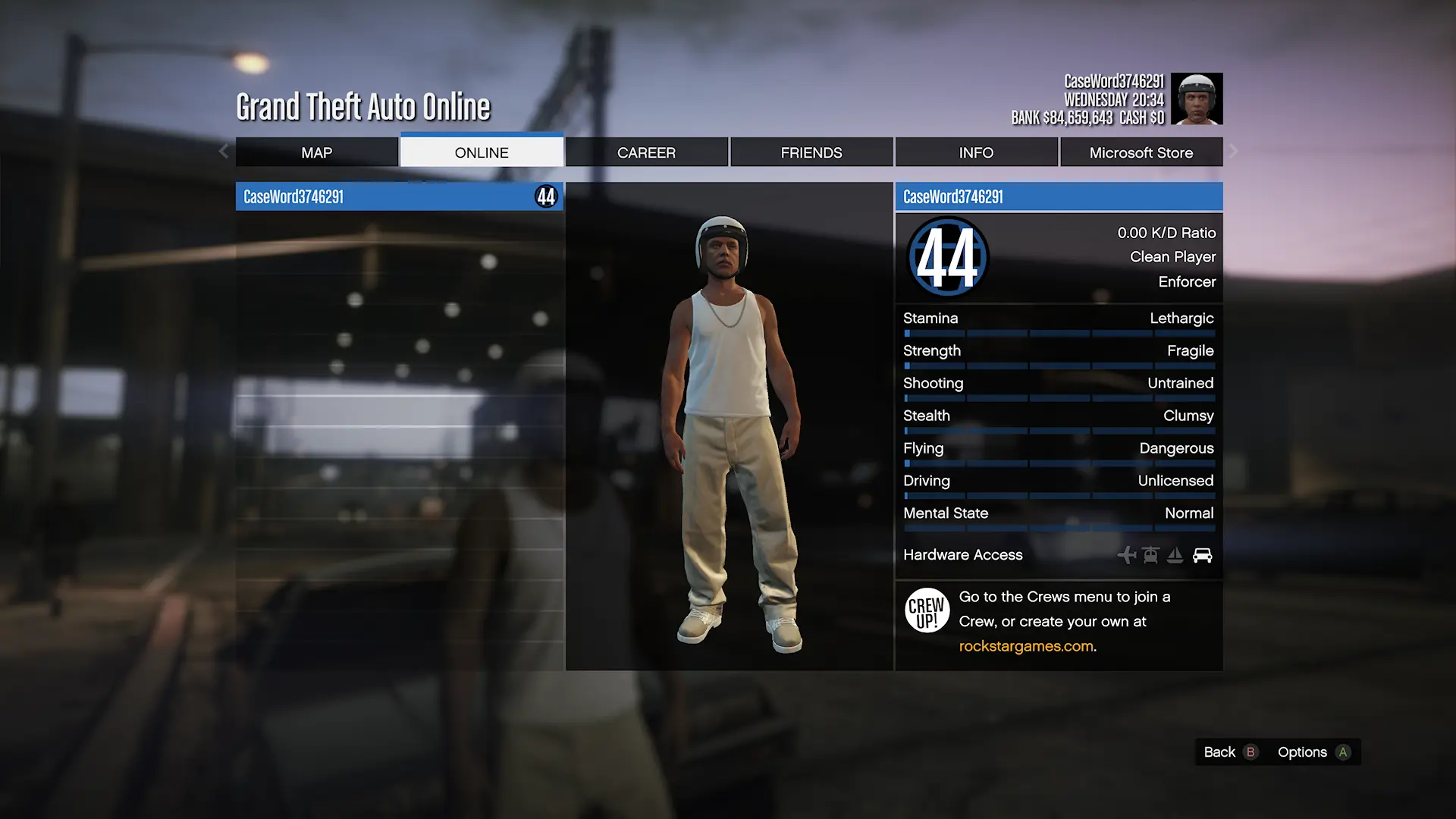Click the B button Back icon
This screenshot has width=1456, height=819.
click(x=1251, y=752)
